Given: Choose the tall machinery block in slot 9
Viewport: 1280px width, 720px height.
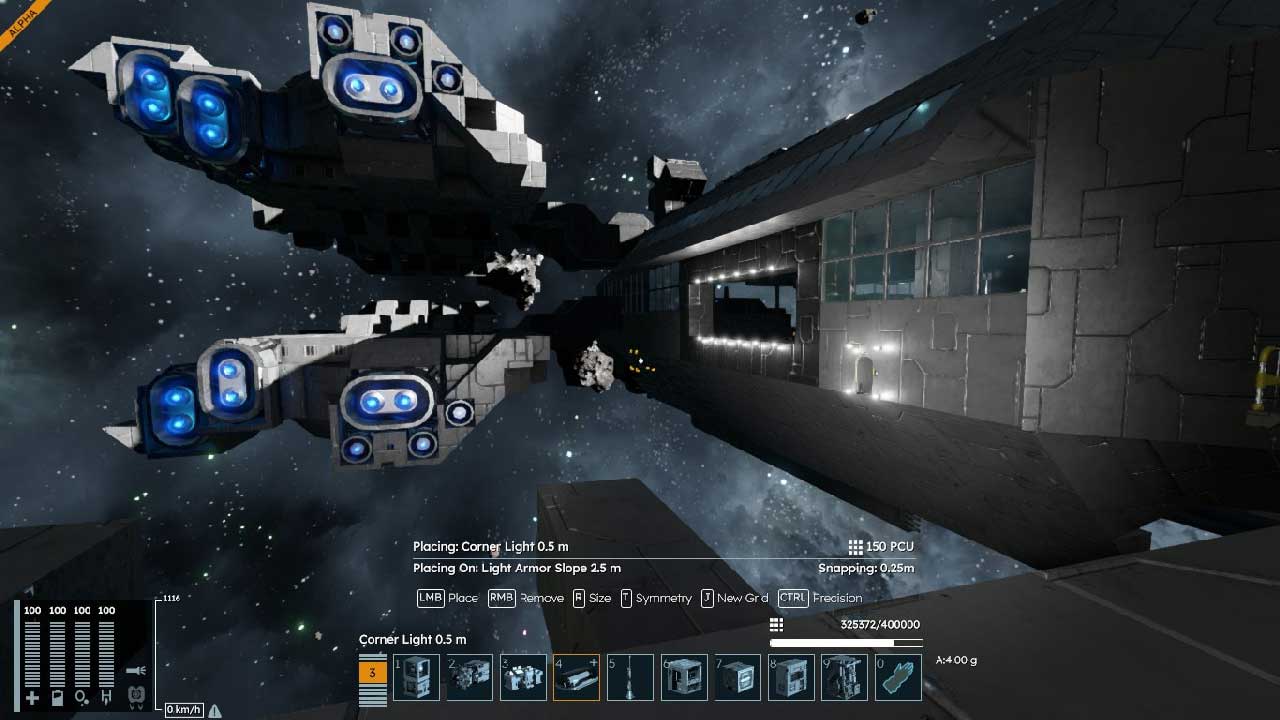Looking at the screenshot, I should click(845, 678).
